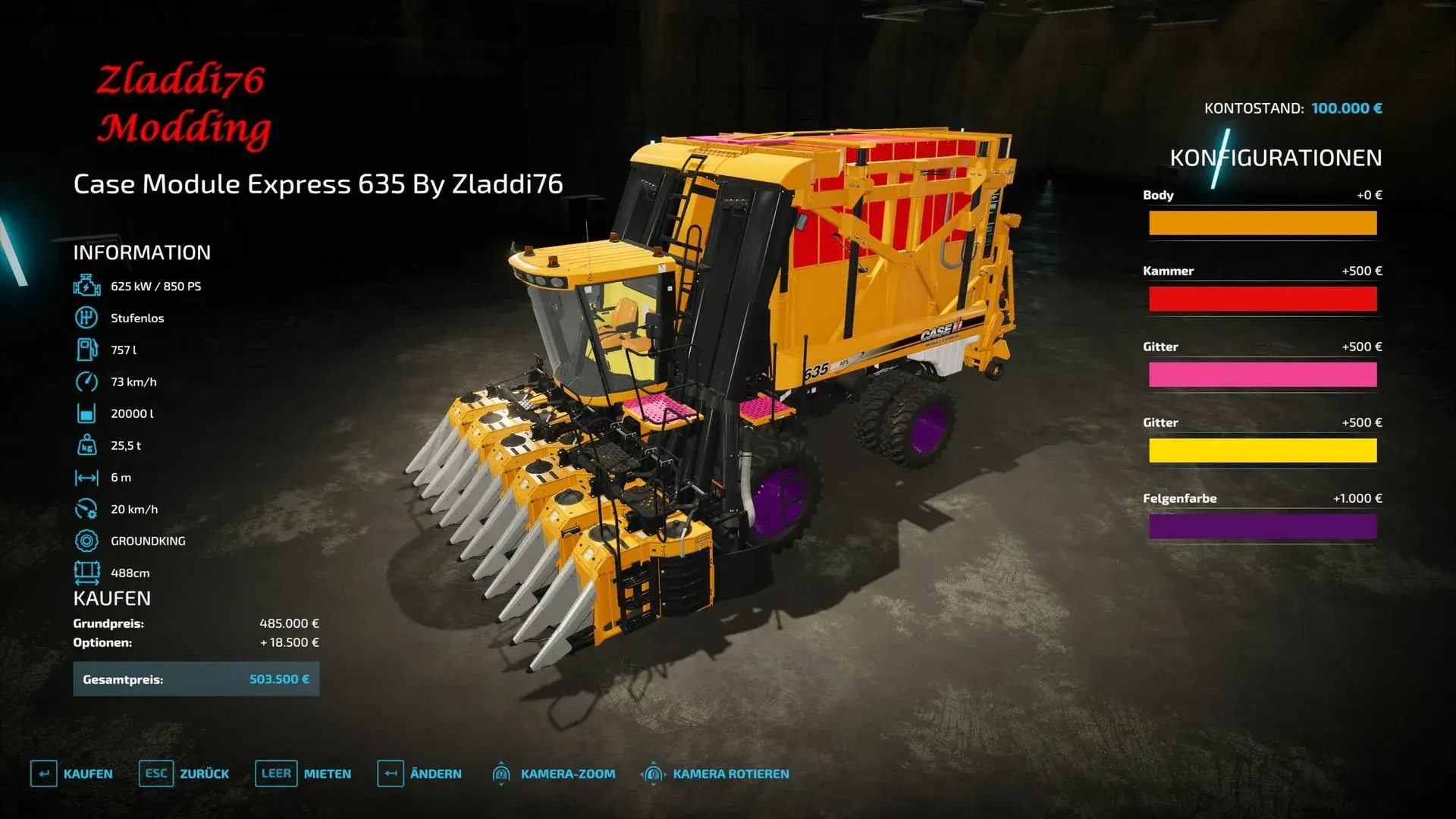Click the 73 km/h speedometer icon
The height and width of the screenshot is (819, 1456).
coord(87,381)
